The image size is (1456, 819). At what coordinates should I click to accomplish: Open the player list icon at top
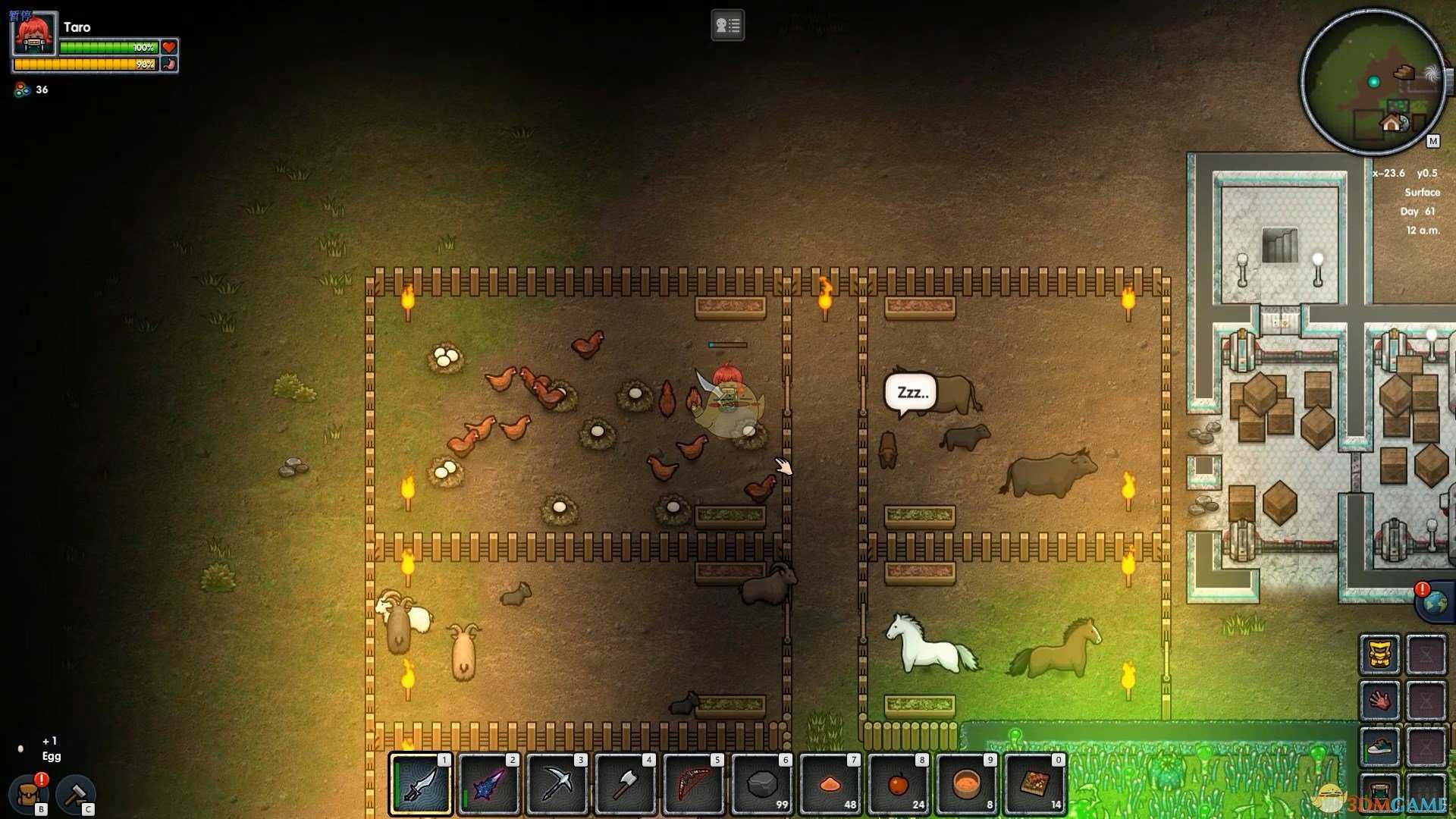click(727, 26)
